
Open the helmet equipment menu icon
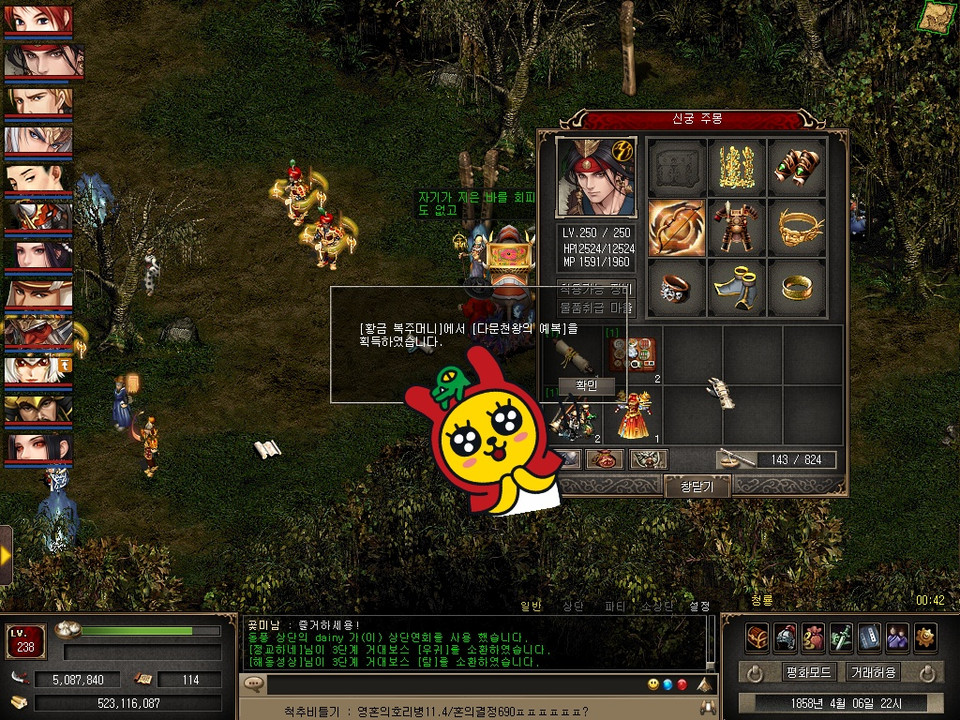pos(785,636)
